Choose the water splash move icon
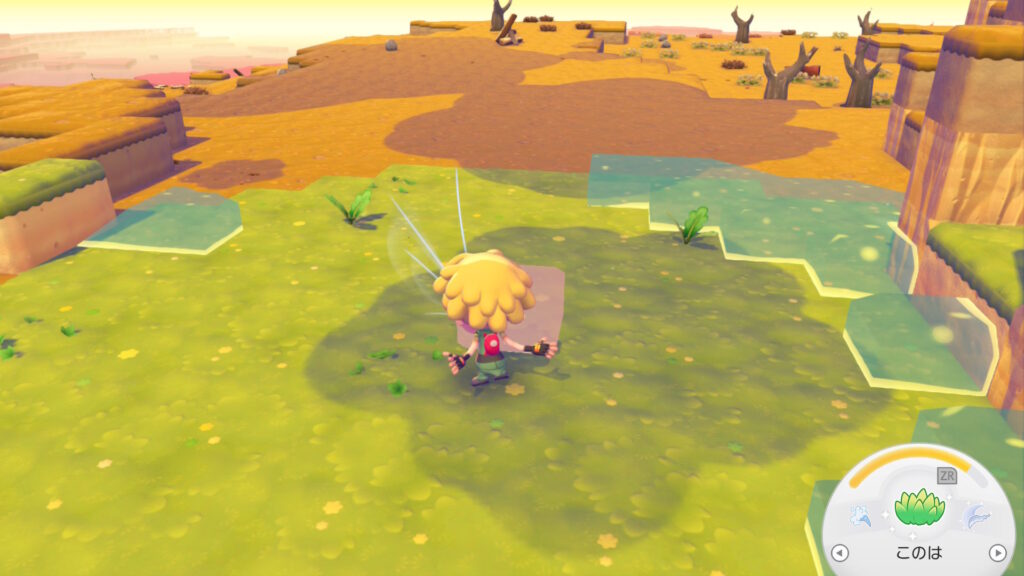Image resolution: width=1024 pixels, height=576 pixels. click(861, 514)
